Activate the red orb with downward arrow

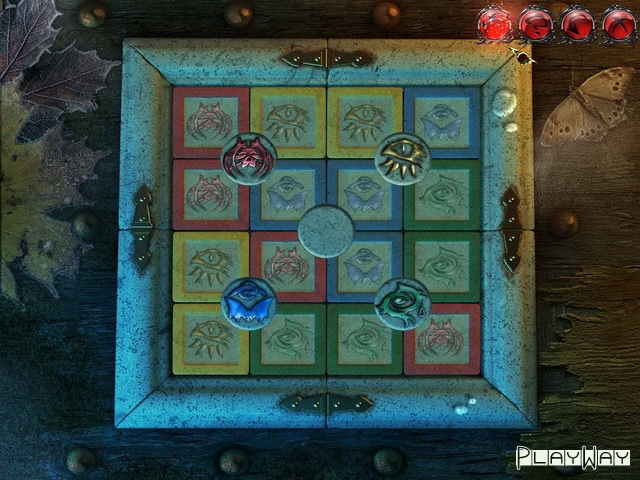click(x=578, y=22)
